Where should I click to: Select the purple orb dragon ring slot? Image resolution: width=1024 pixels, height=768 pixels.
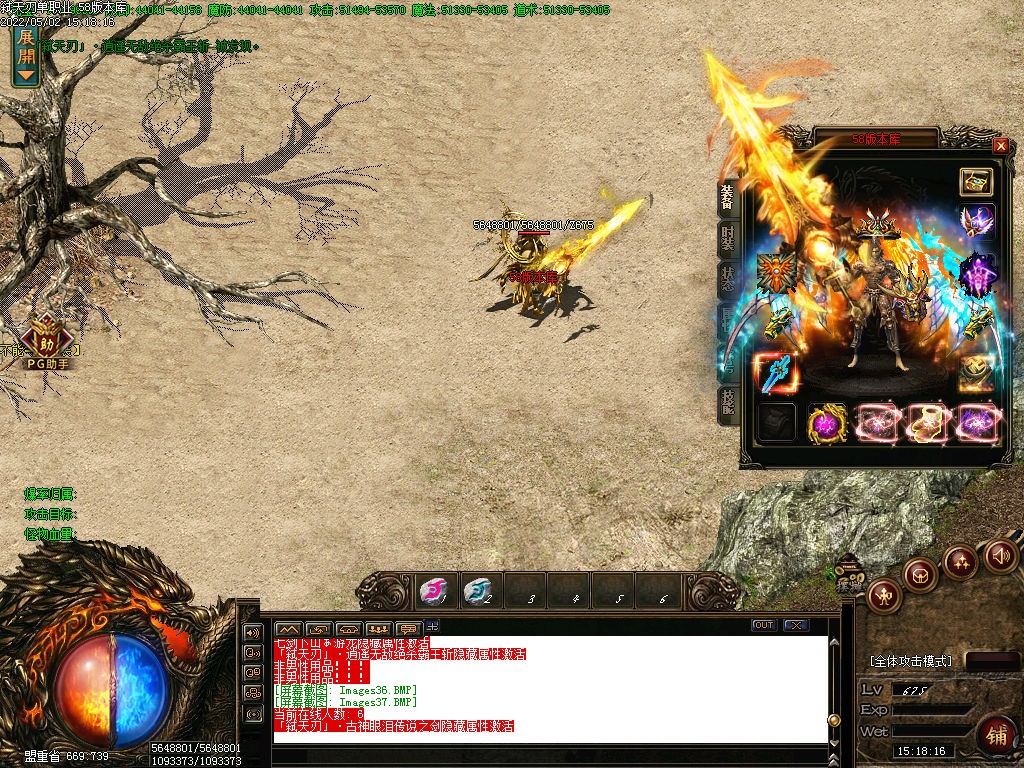tap(827, 423)
